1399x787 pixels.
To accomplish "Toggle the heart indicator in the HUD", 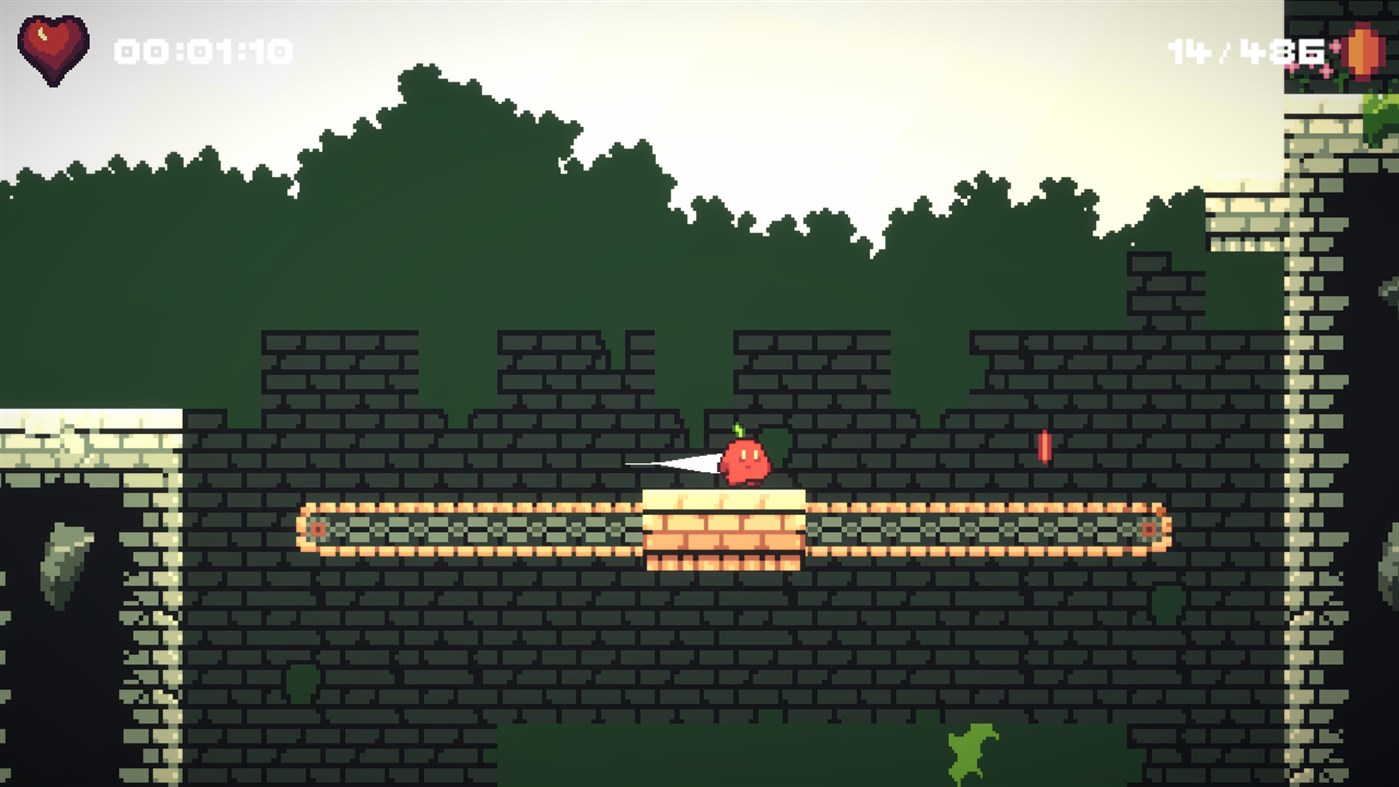I will click(x=54, y=43).
